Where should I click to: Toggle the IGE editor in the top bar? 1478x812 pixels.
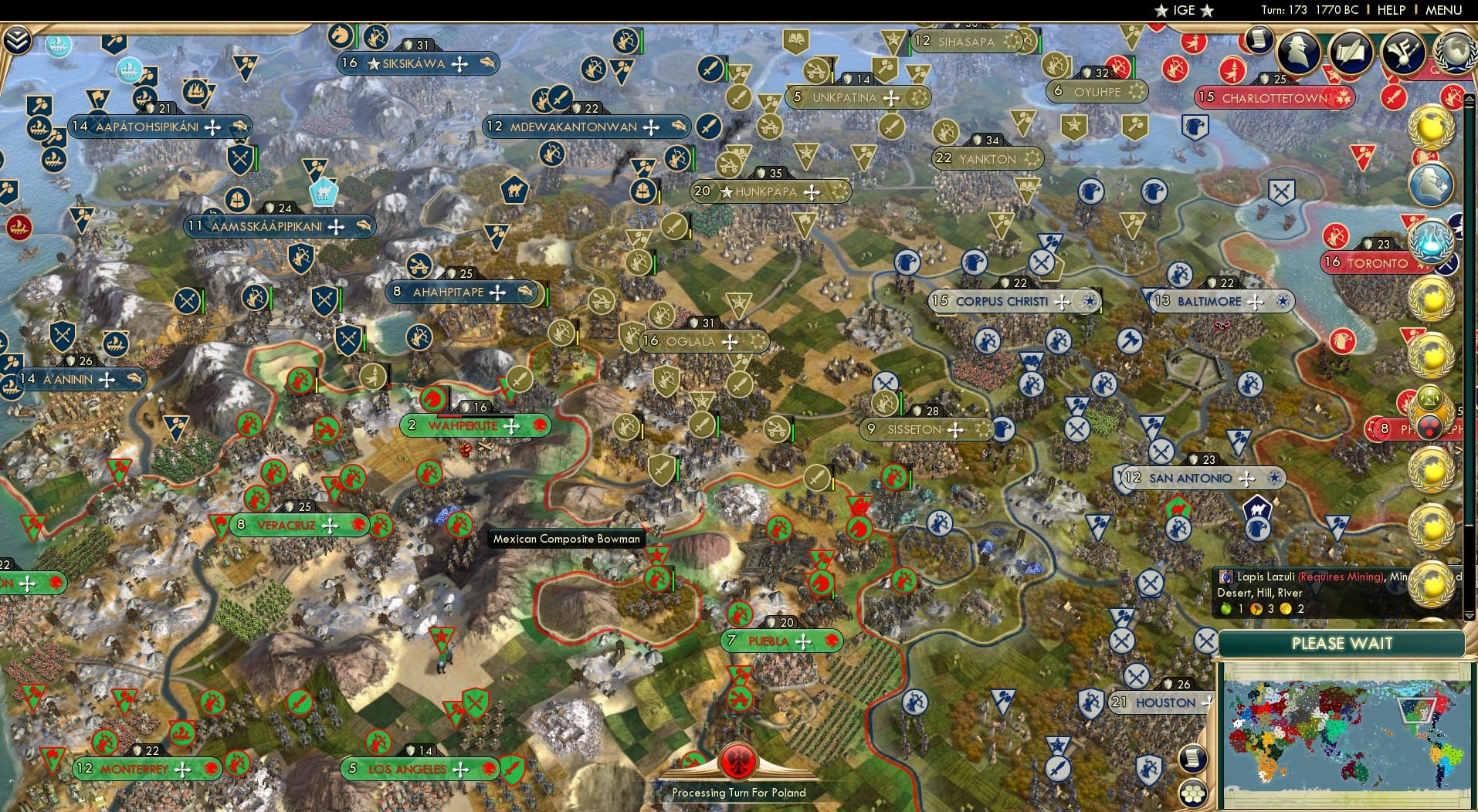pos(1184,10)
